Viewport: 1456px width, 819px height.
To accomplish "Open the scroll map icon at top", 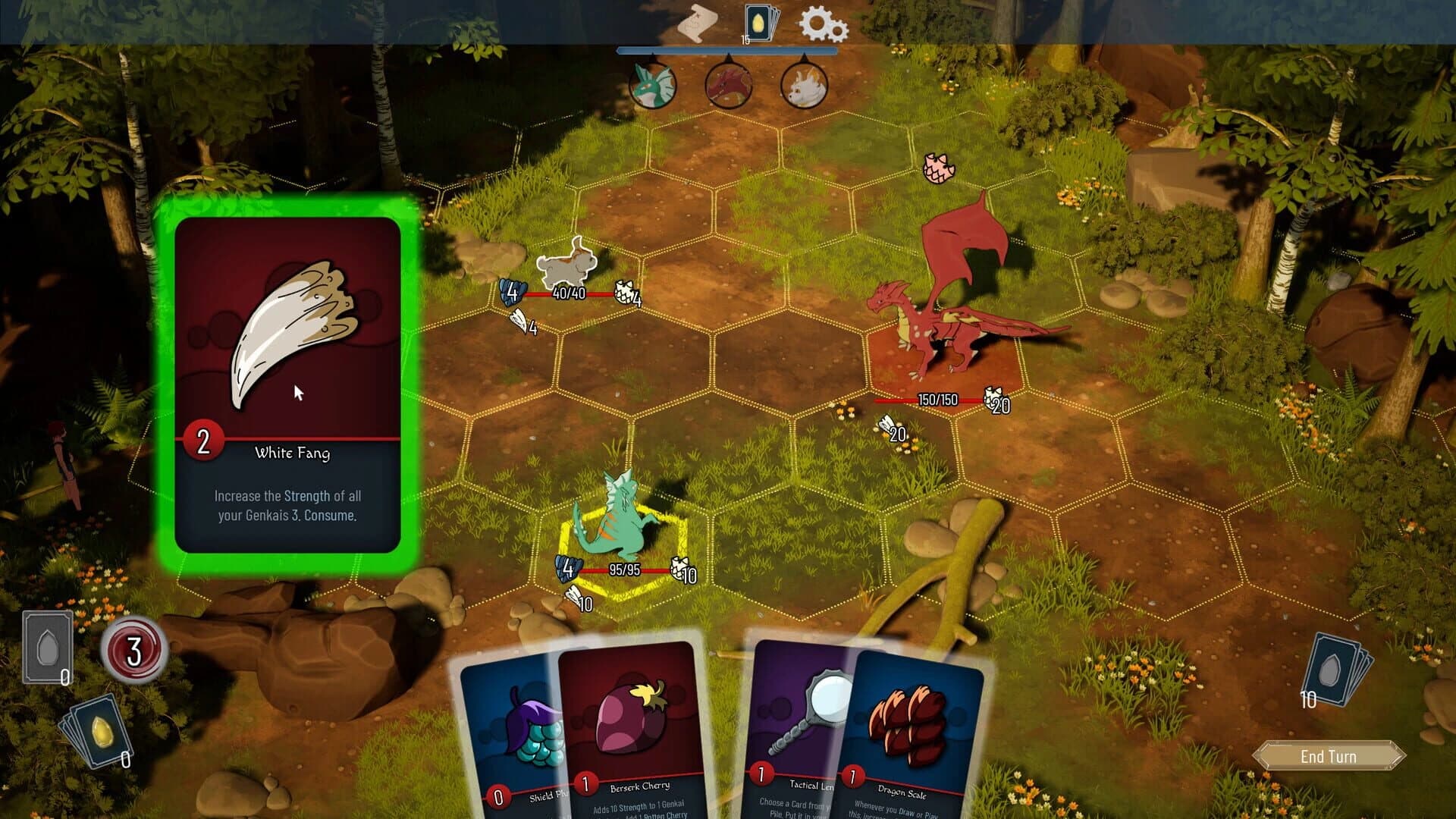I will 698,24.
